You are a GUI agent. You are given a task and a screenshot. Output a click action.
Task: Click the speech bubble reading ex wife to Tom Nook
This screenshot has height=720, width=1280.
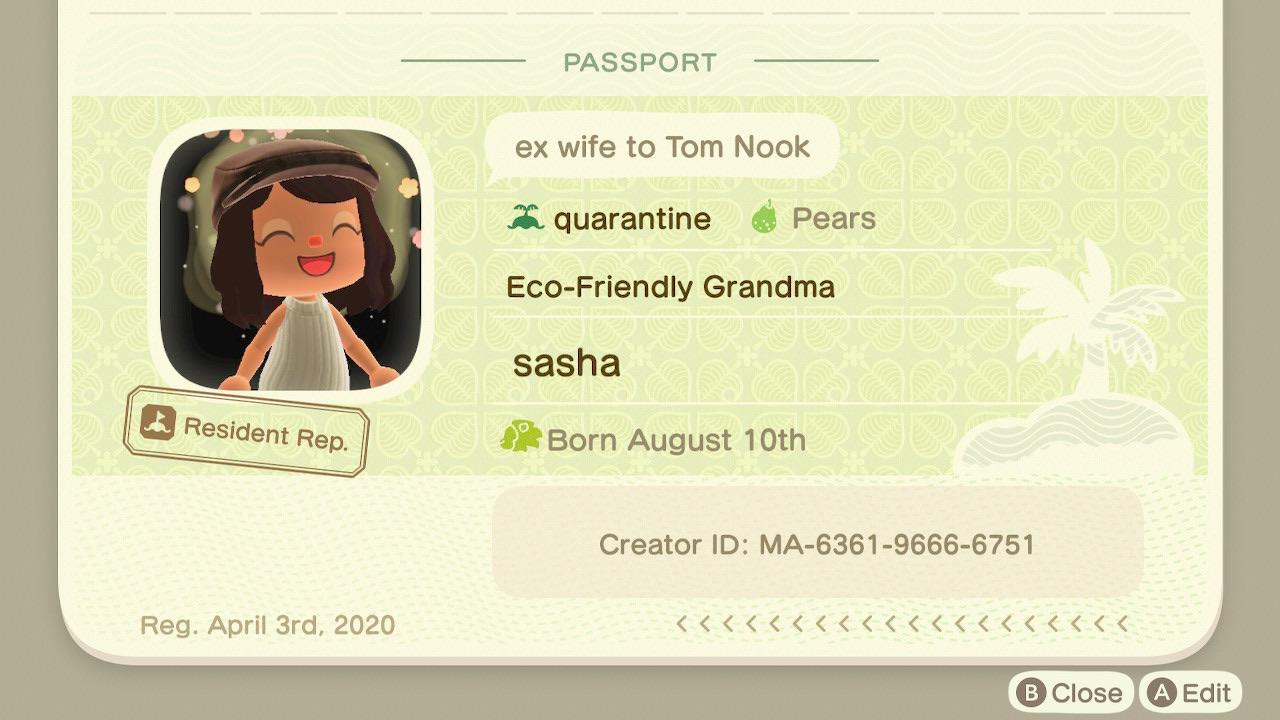662,146
